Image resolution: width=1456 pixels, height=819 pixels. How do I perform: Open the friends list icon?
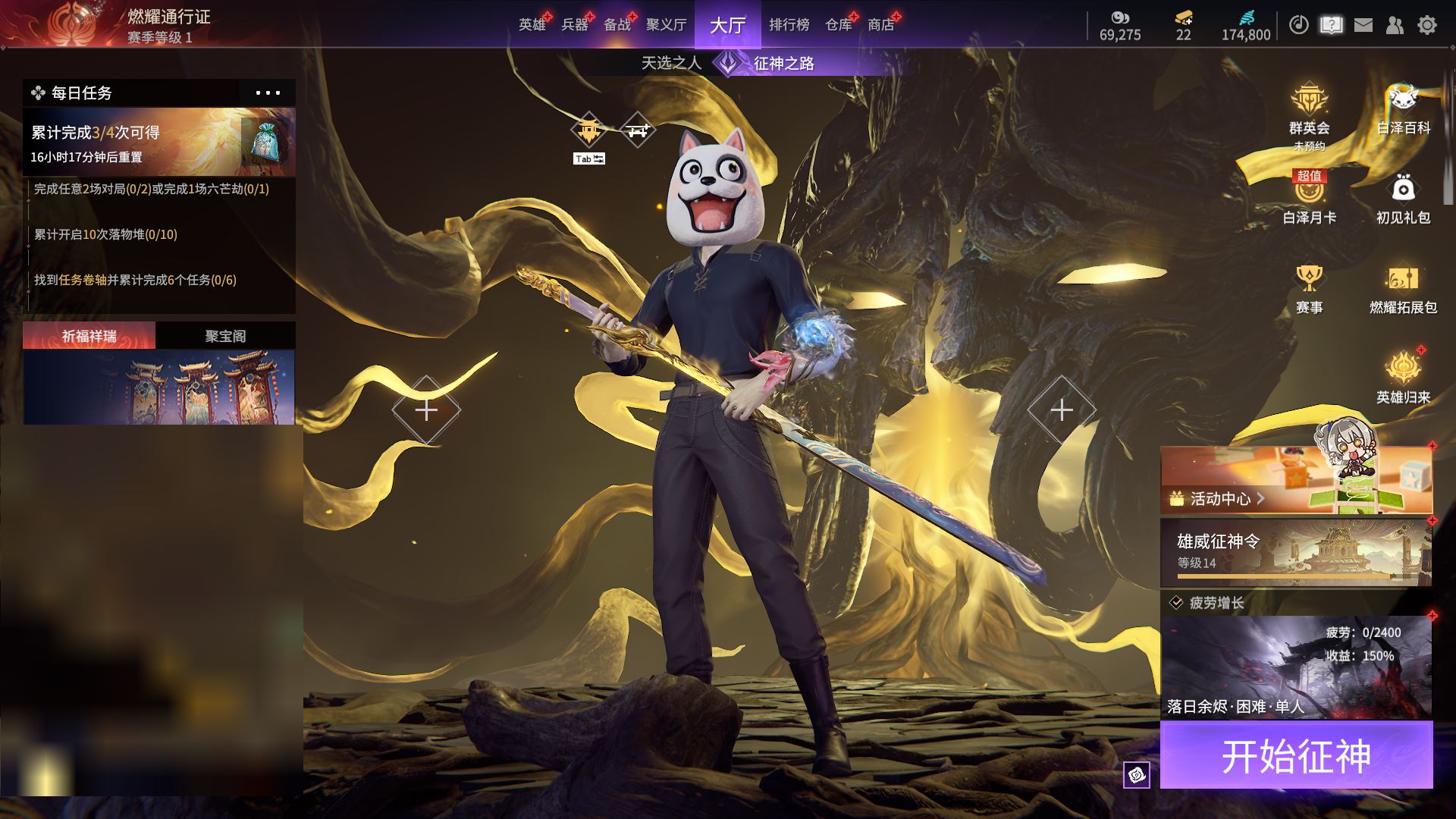click(x=1395, y=25)
